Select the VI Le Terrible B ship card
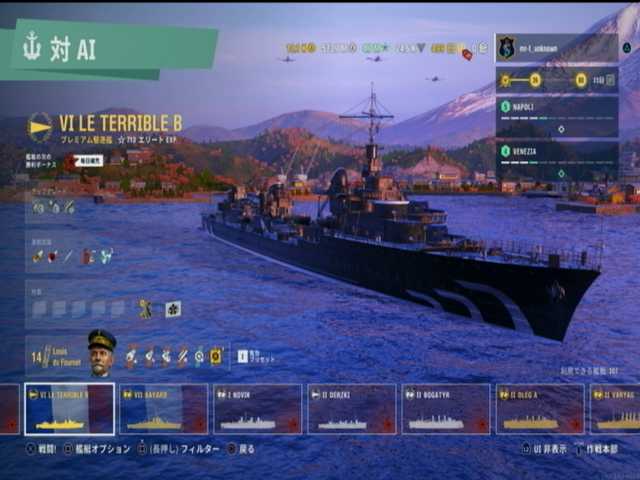The width and height of the screenshot is (640, 480). [70, 409]
